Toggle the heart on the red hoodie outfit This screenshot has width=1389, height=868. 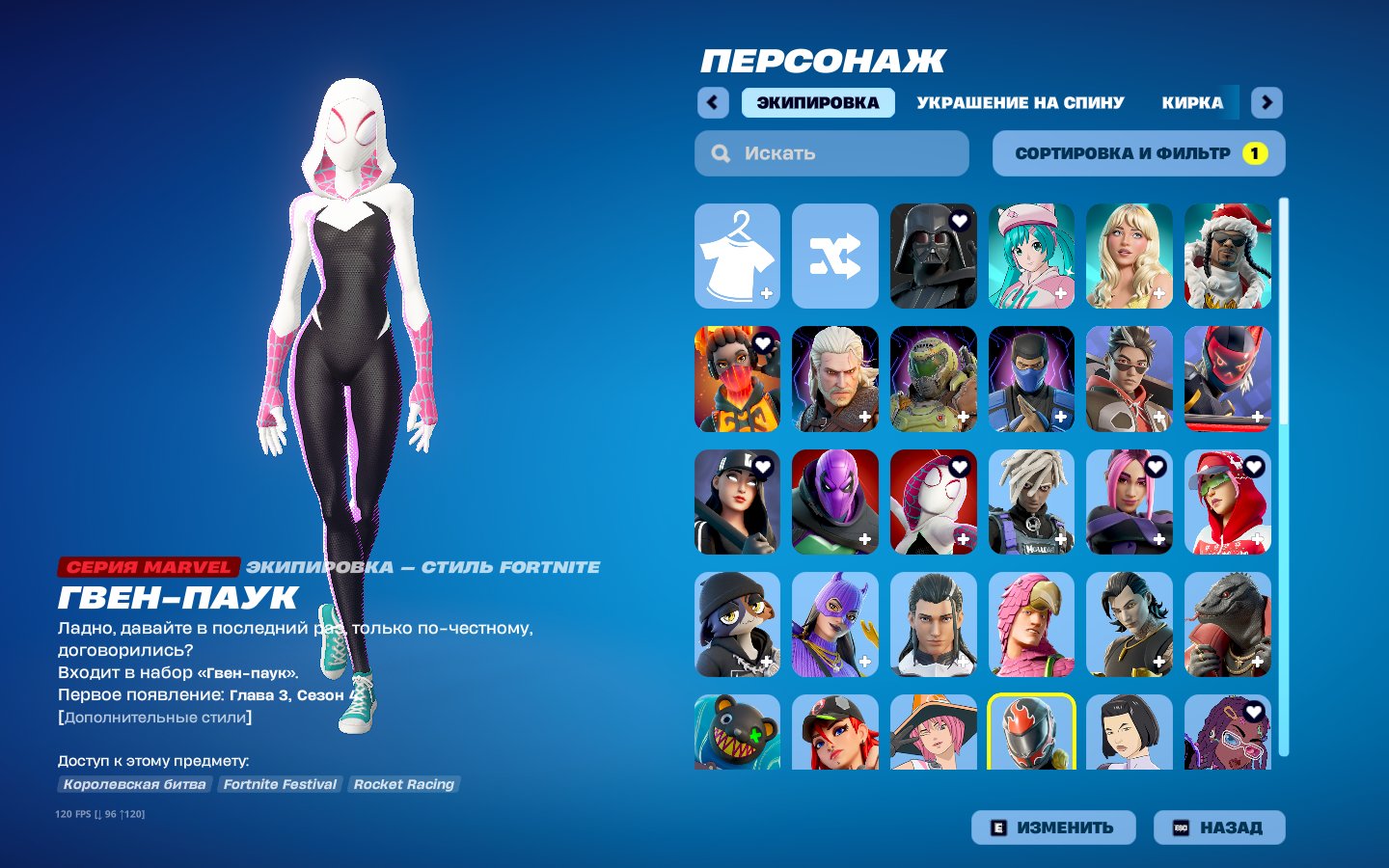1254,468
